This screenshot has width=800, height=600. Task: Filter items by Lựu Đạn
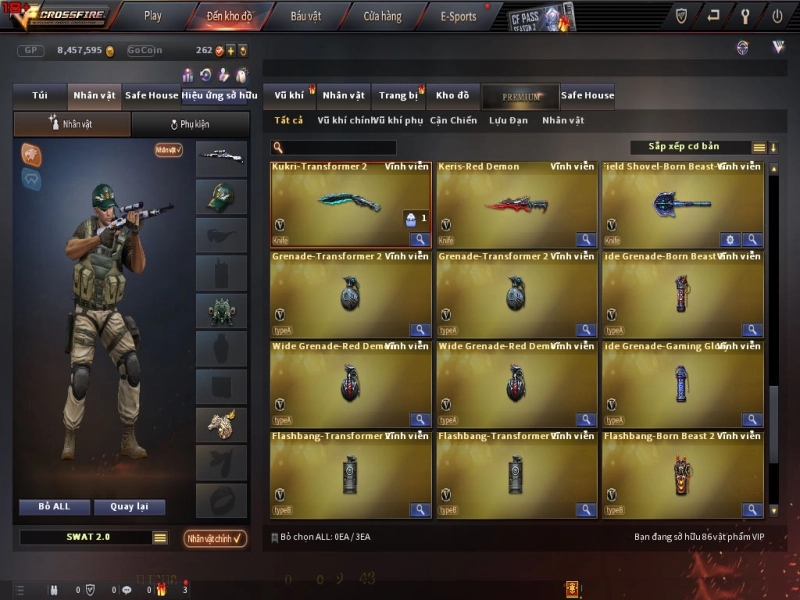click(508, 121)
